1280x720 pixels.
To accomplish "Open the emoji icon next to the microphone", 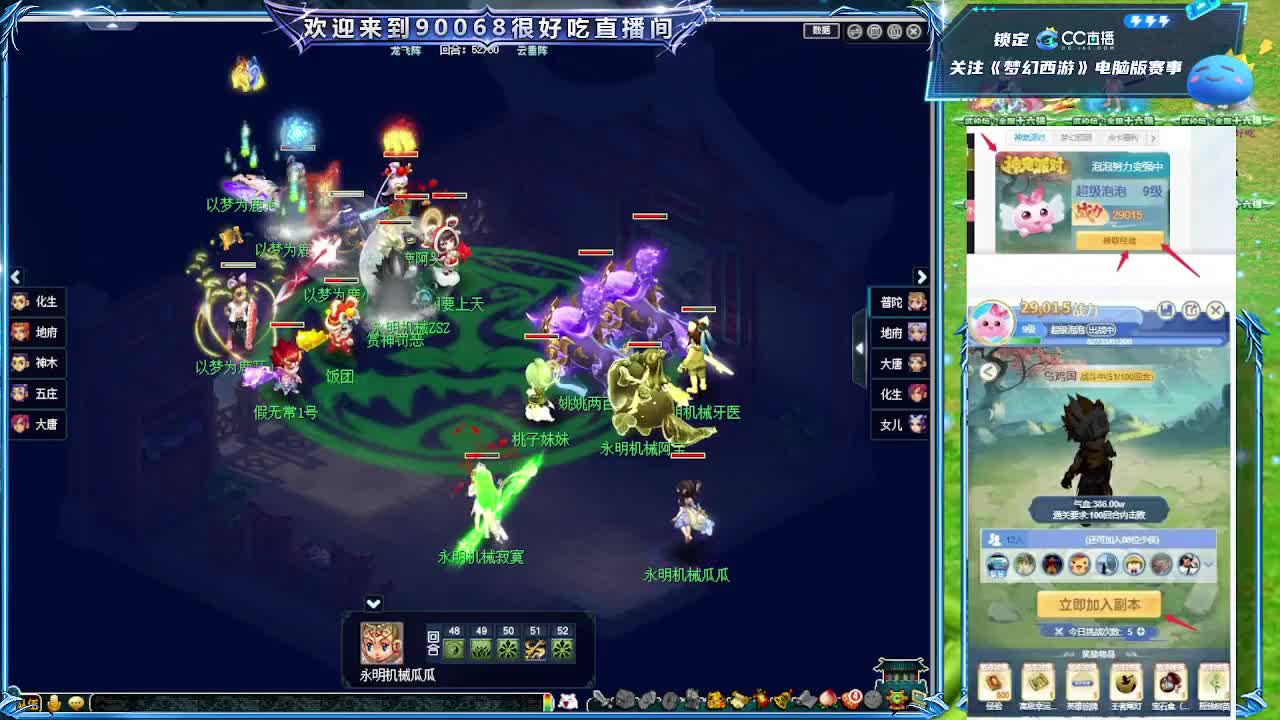I will (75, 705).
